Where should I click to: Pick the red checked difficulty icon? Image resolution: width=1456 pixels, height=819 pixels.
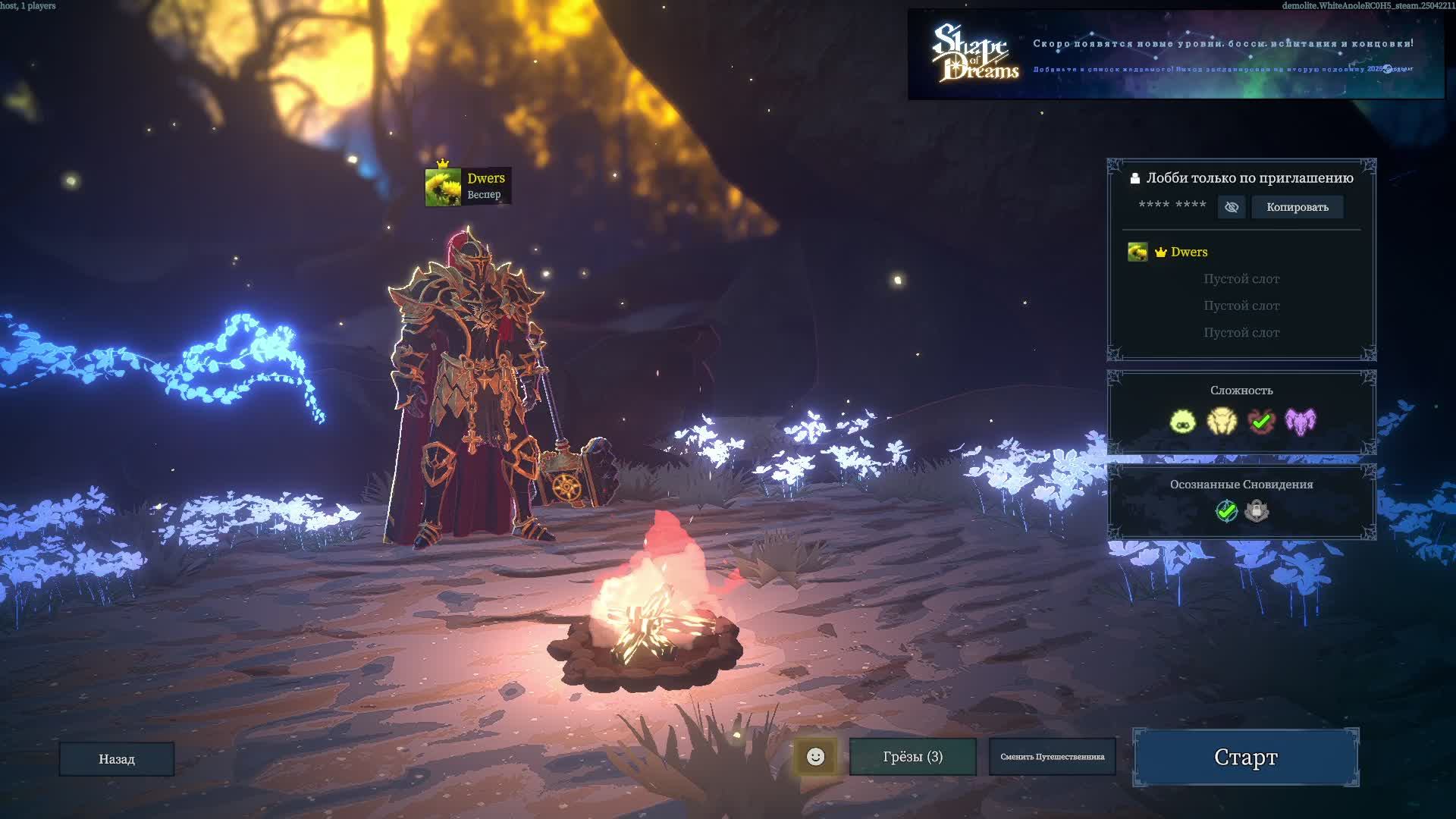coord(1261,421)
